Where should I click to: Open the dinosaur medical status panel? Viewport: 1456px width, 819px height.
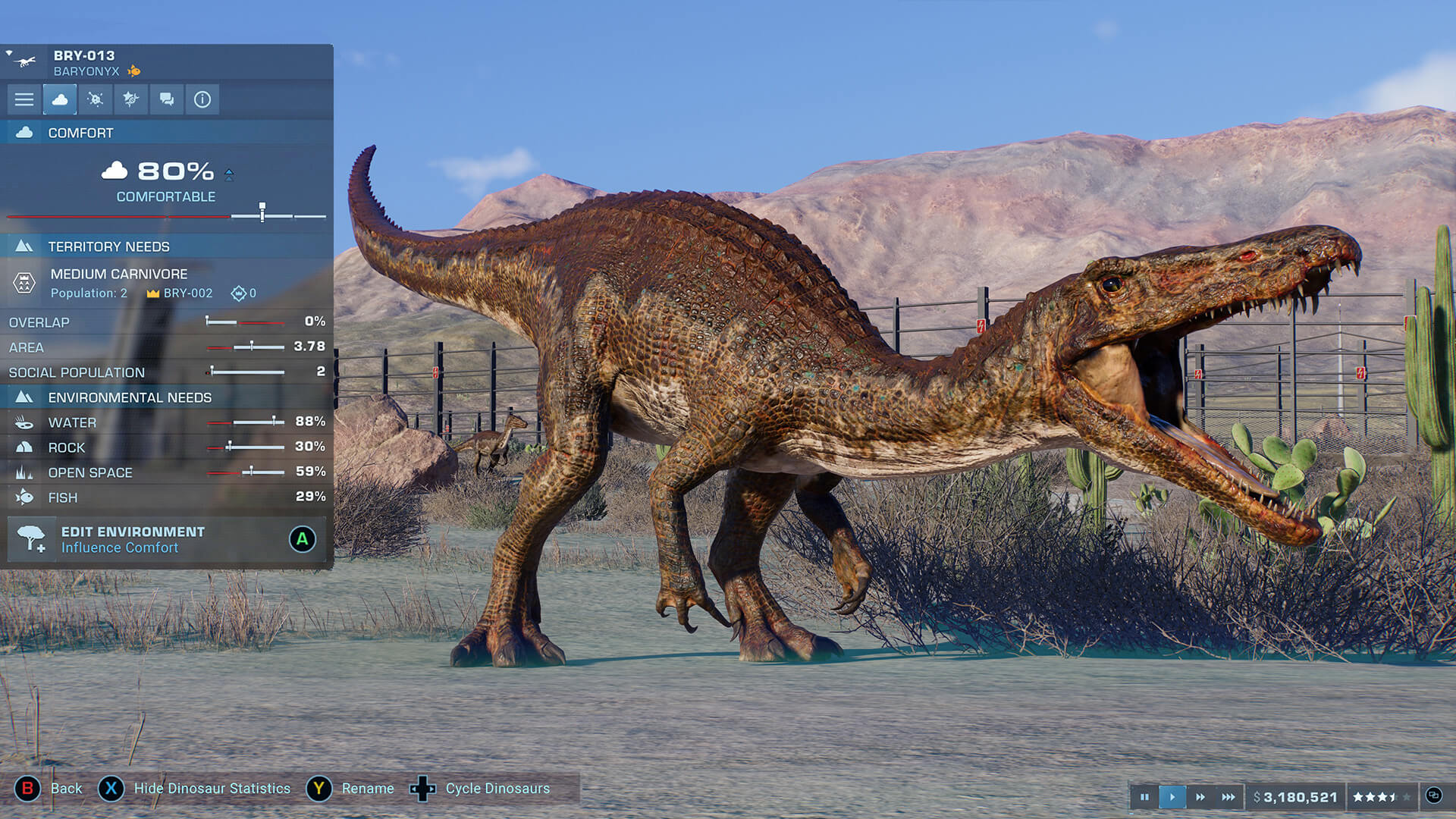click(x=95, y=99)
